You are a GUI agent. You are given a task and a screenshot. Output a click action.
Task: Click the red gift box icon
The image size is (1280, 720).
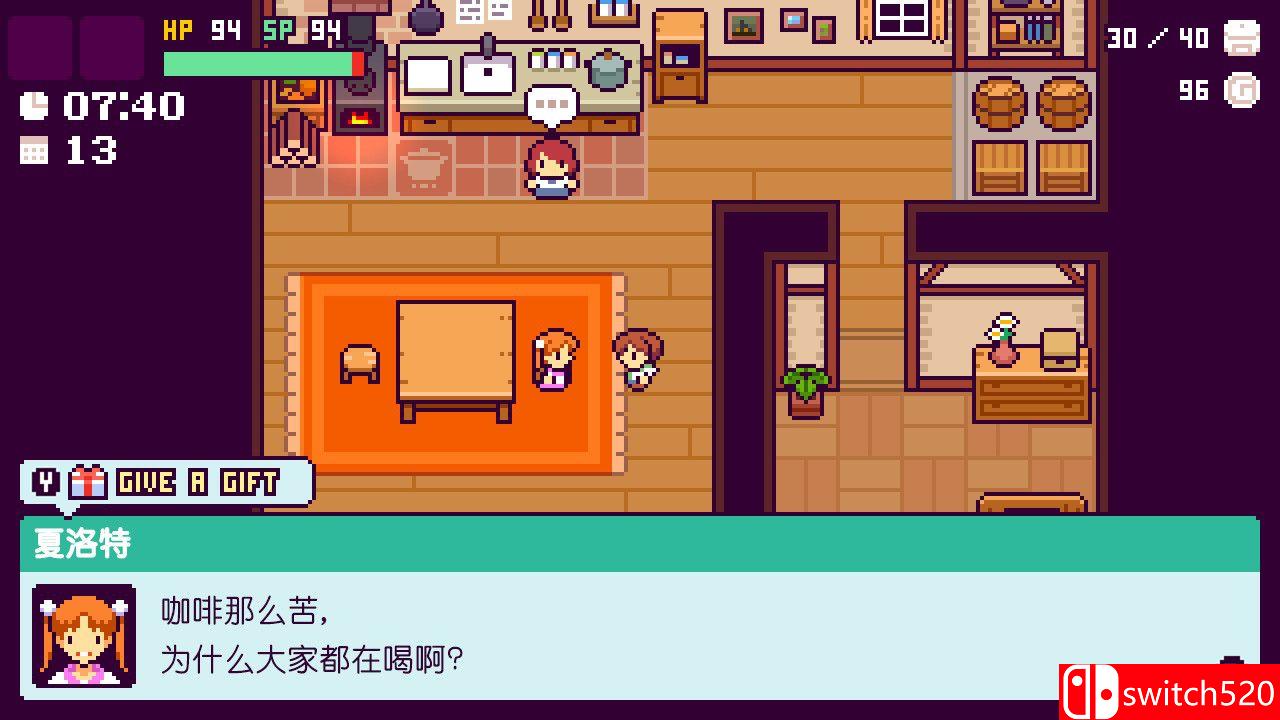88,481
